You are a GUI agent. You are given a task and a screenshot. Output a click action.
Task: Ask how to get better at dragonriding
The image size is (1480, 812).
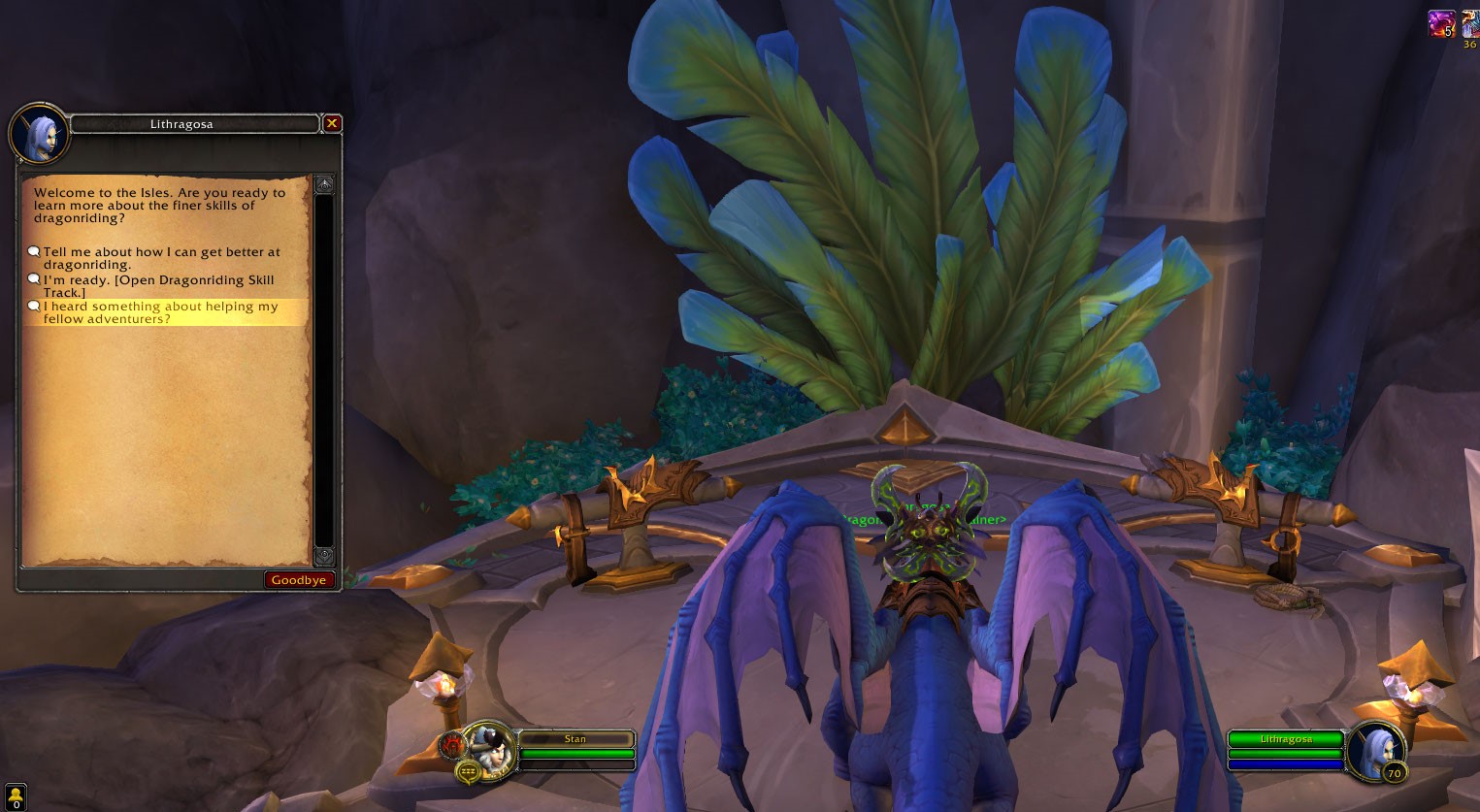pyautogui.click(x=160, y=258)
